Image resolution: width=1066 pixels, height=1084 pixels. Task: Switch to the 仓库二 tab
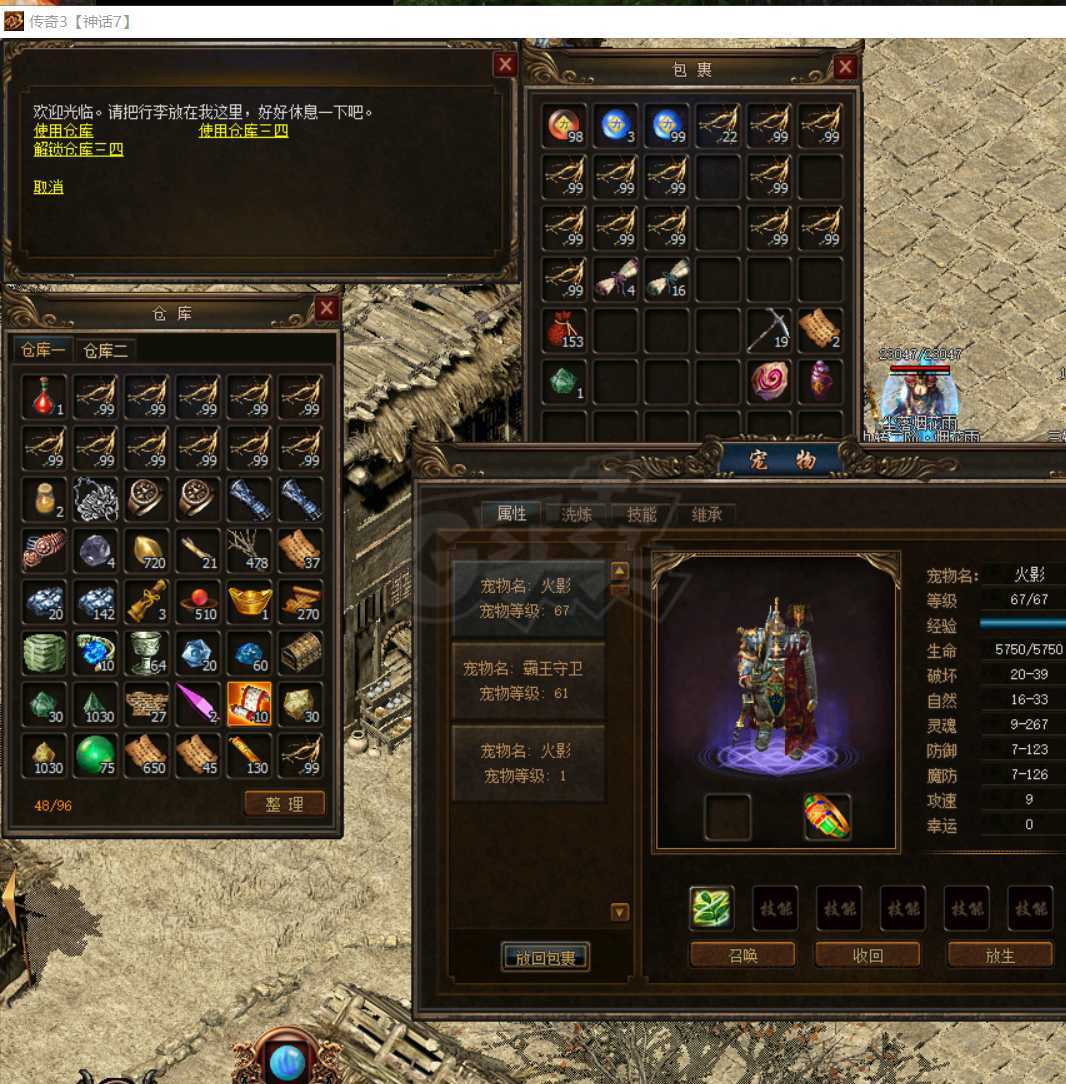tap(105, 350)
